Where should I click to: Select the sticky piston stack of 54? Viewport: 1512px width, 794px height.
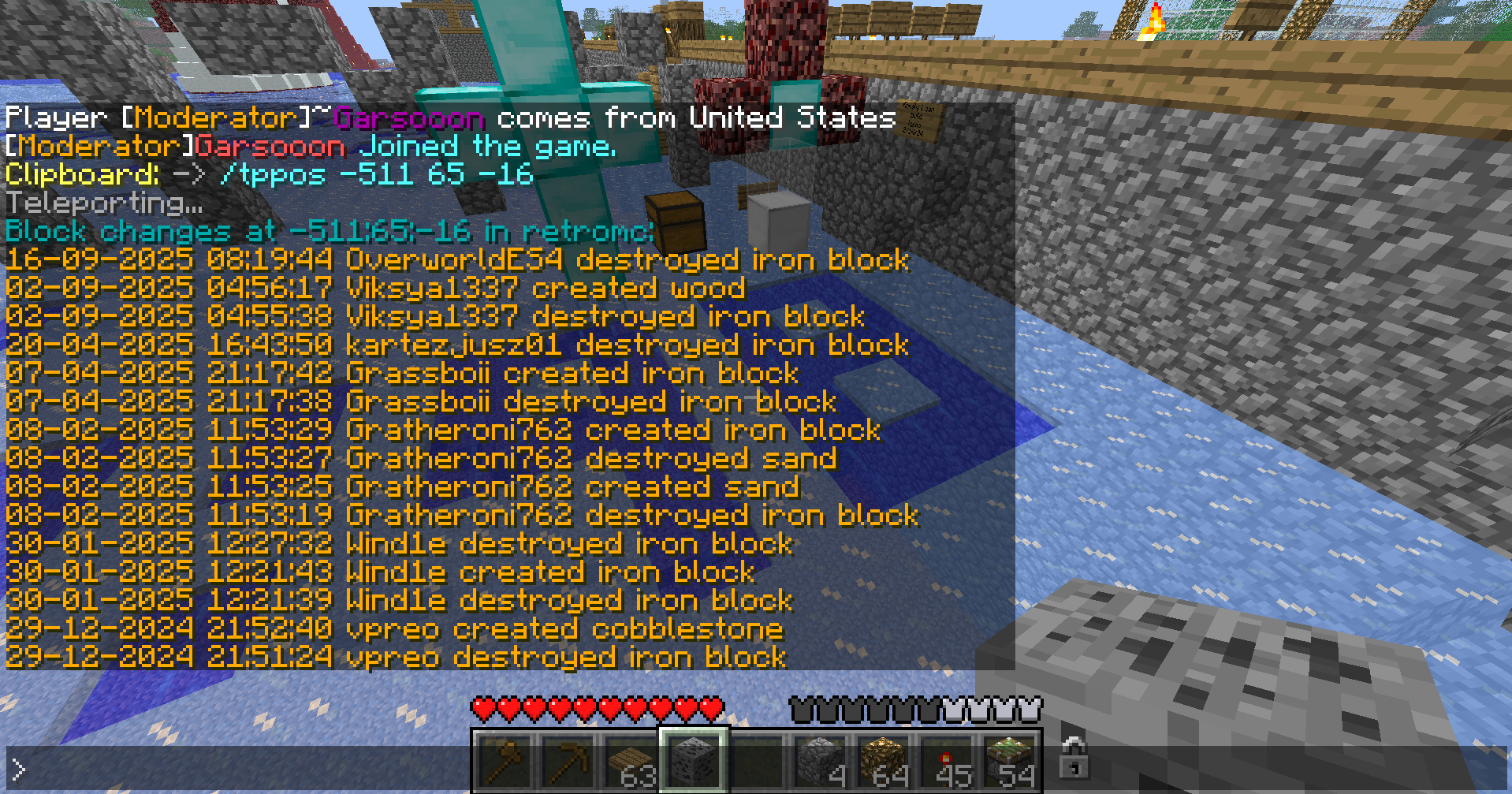pos(1009,761)
